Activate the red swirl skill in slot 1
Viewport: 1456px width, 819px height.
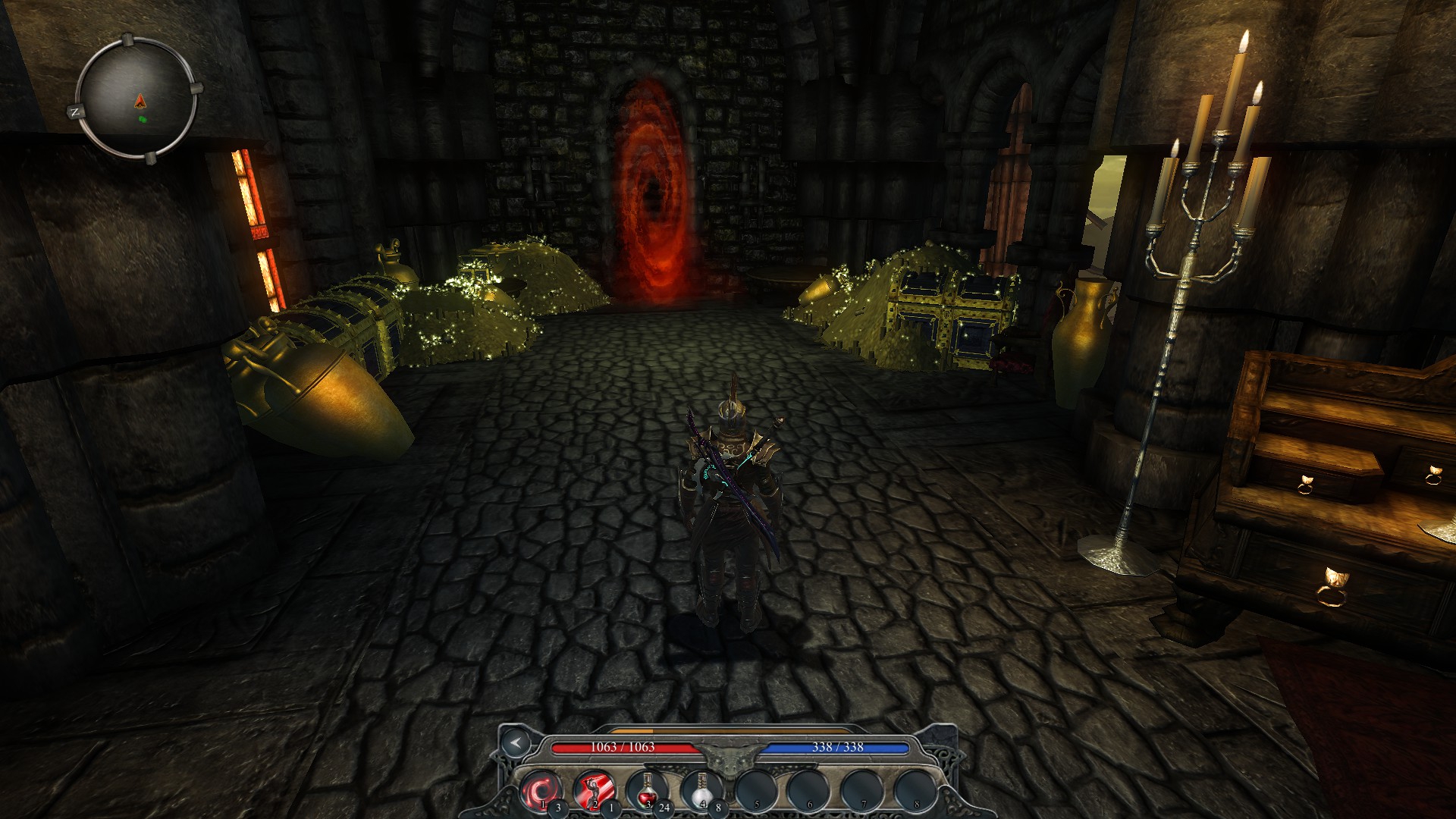point(540,791)
